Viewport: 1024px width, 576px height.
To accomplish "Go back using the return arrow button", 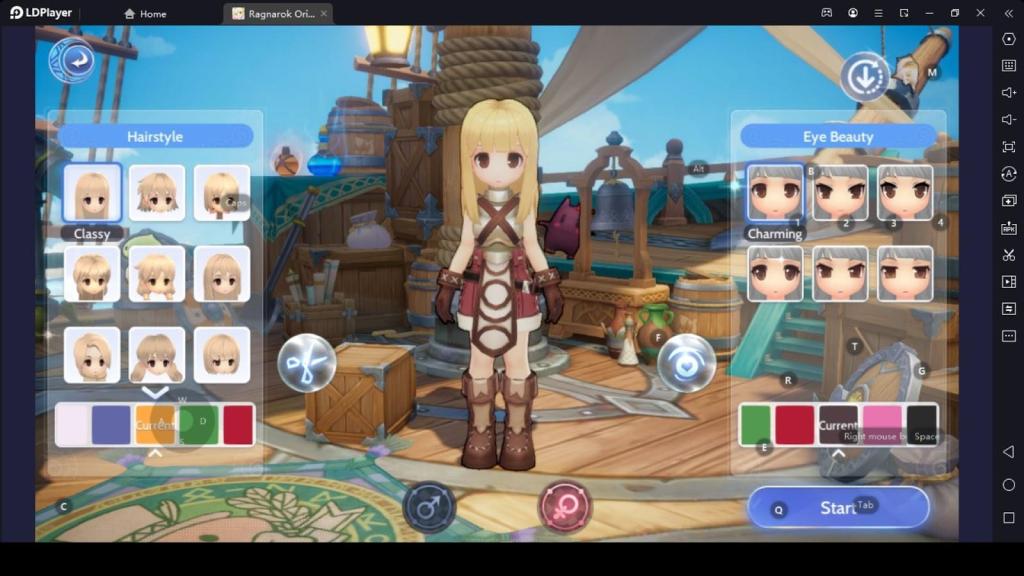I will pyautogui.click(x=72, y=62).
